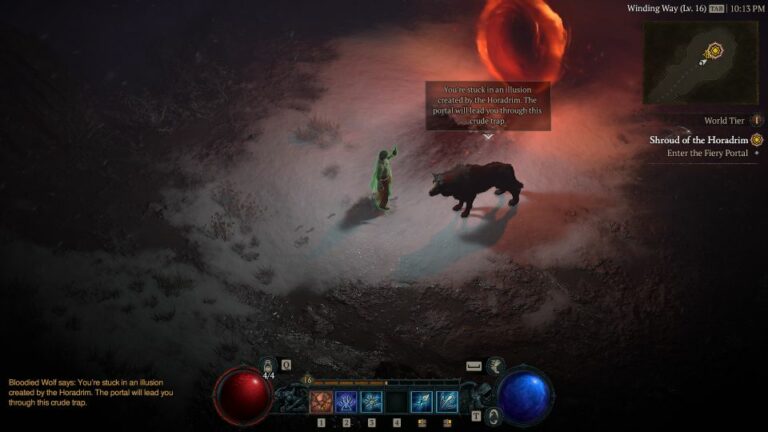Screen dimensions: 768x432
Task: Activate the orange skill in slot 1
Action: (x=321, y=401)
